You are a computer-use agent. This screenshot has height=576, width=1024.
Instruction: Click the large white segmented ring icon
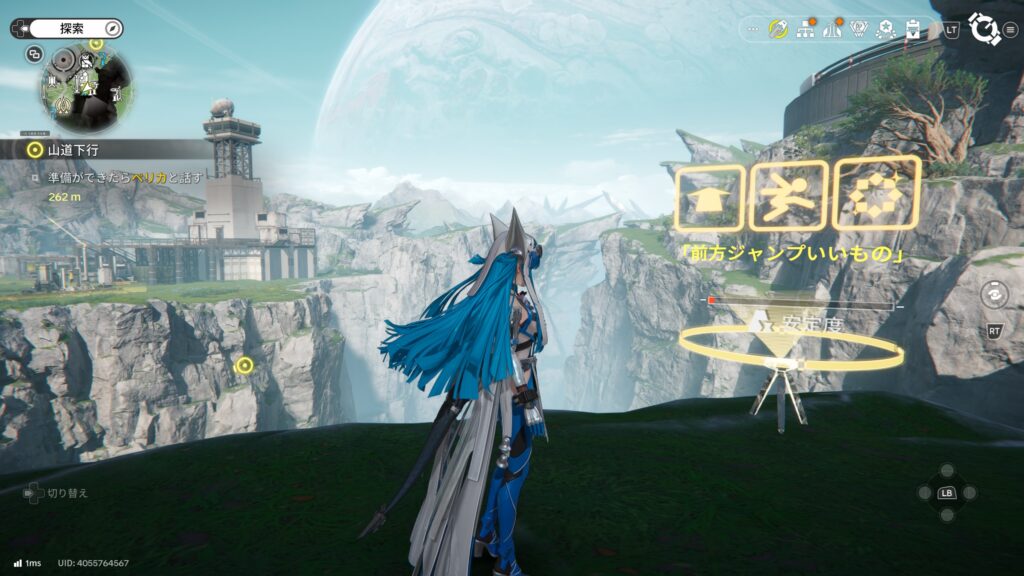pyautogui.click(x=984, y=29)
